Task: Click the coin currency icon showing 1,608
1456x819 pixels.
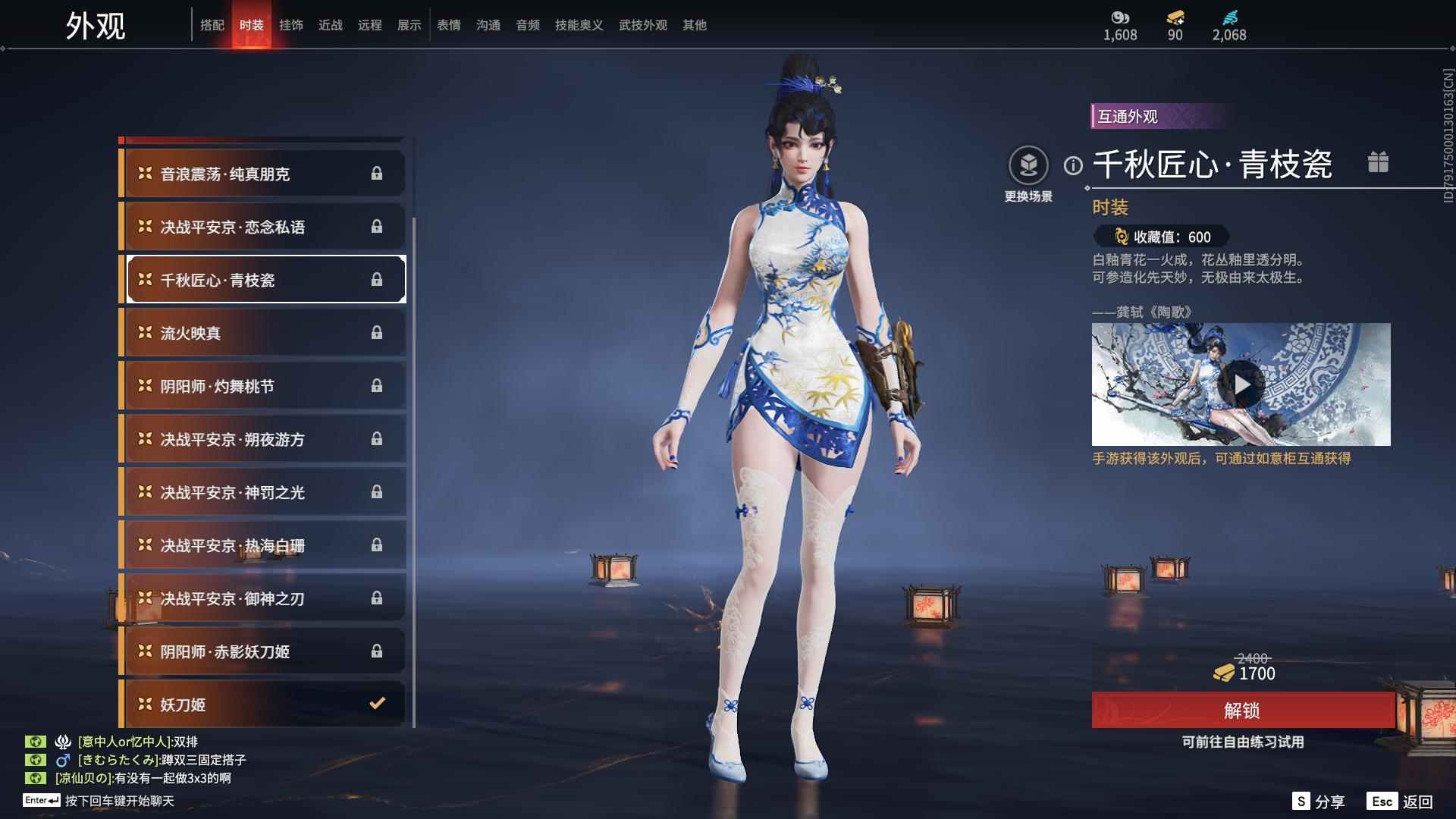Action: click(x=1120, y=15)
